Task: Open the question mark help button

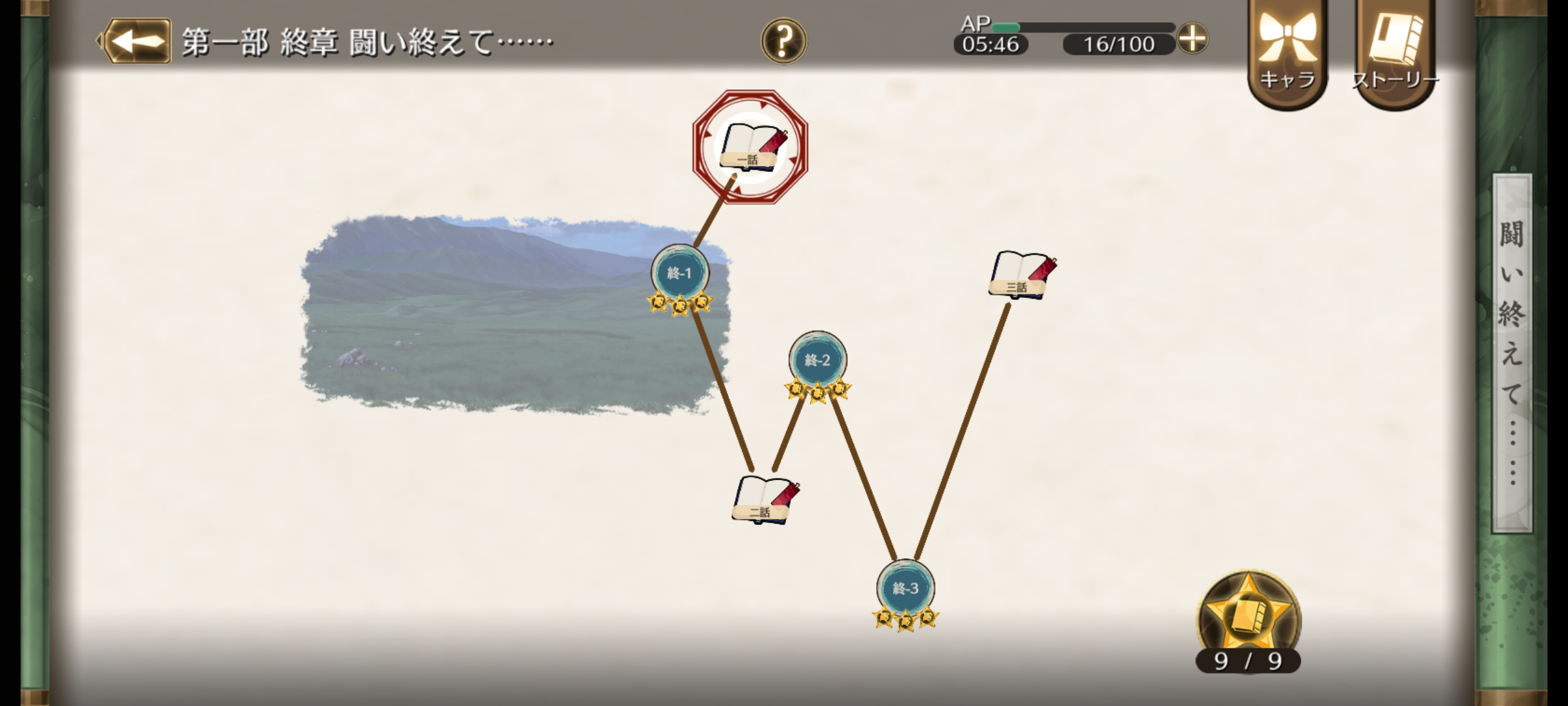Action: [783, 41]
